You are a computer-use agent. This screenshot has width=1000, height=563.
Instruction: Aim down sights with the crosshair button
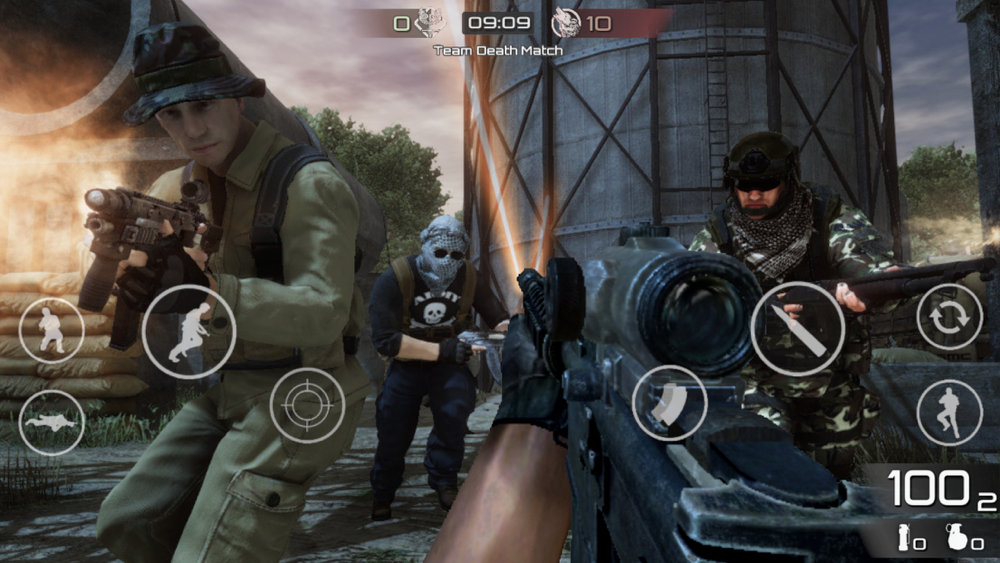tap(307, 405)
